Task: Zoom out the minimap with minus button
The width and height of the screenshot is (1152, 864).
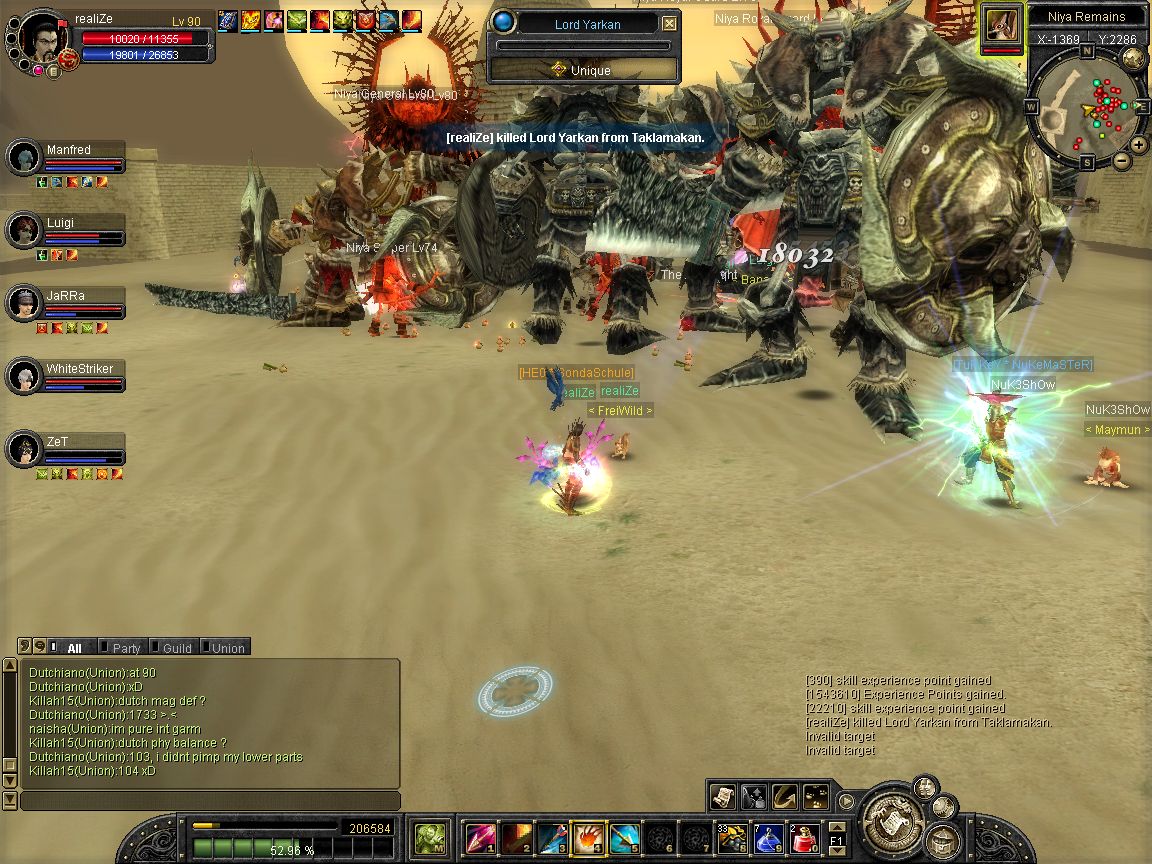Action: (1121, 160)
